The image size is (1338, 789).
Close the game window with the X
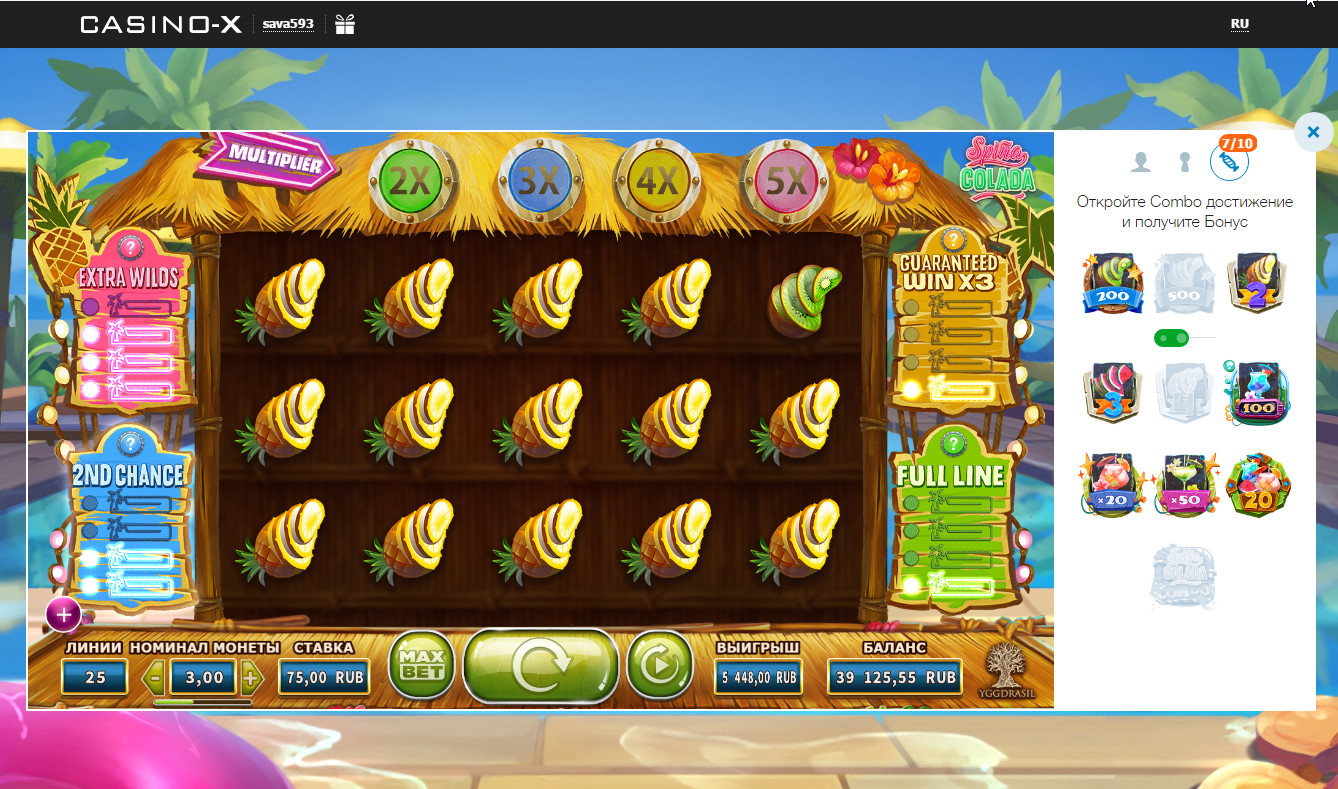tap(1313, 131)
